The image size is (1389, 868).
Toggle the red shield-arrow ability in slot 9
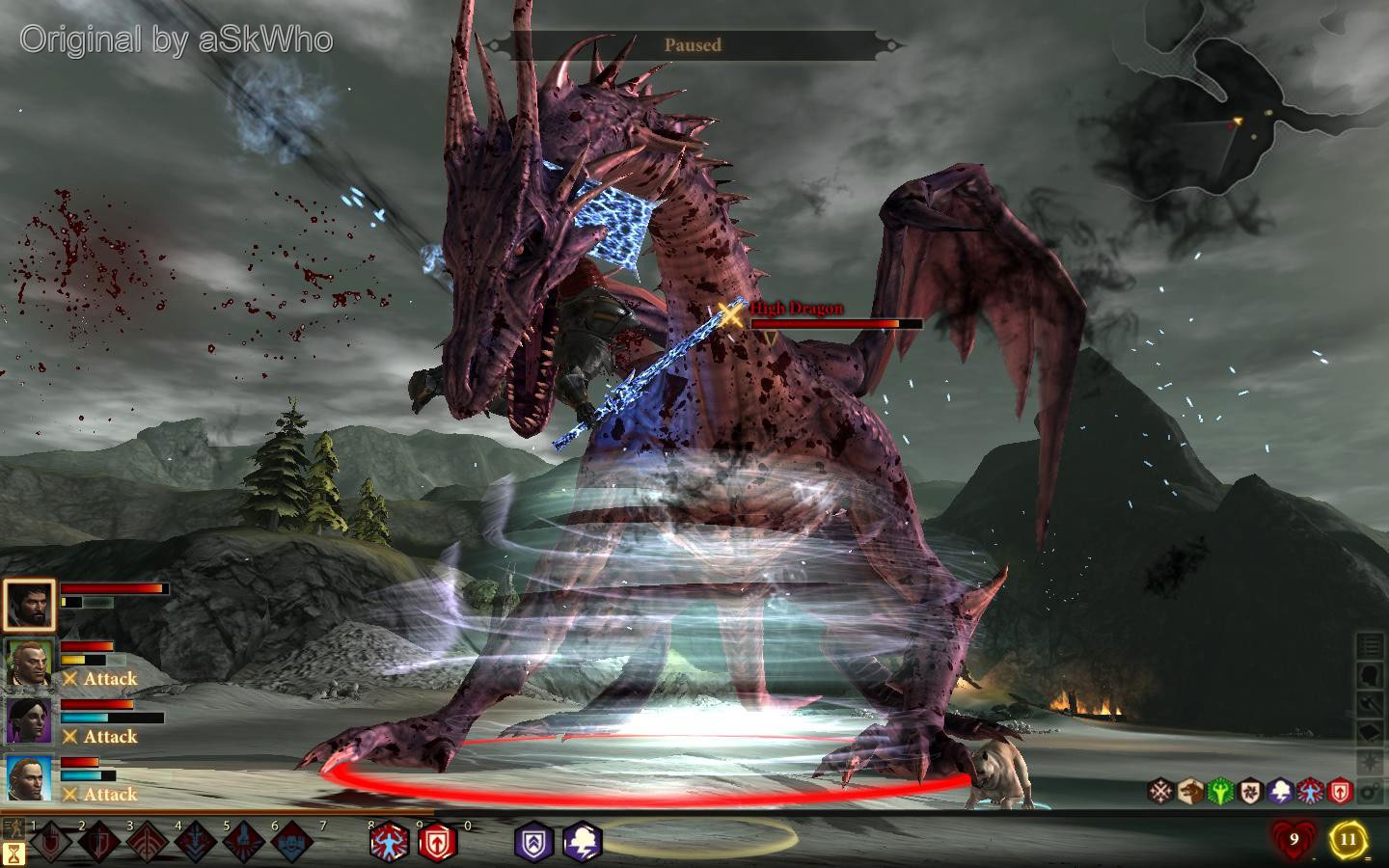(437, 842)
